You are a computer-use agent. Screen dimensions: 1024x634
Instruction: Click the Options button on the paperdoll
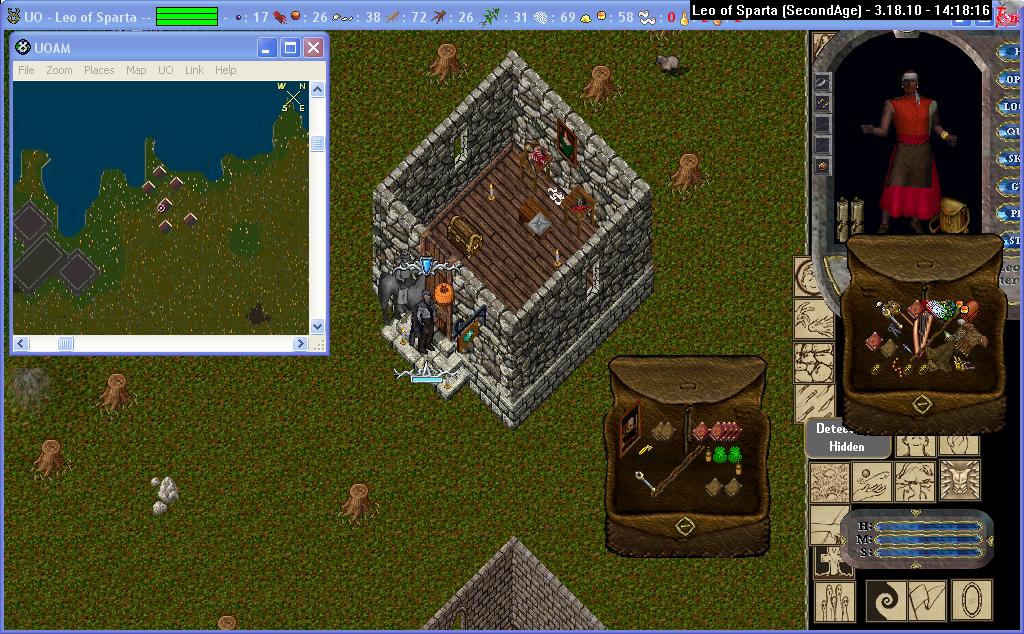coord(1011,79)
